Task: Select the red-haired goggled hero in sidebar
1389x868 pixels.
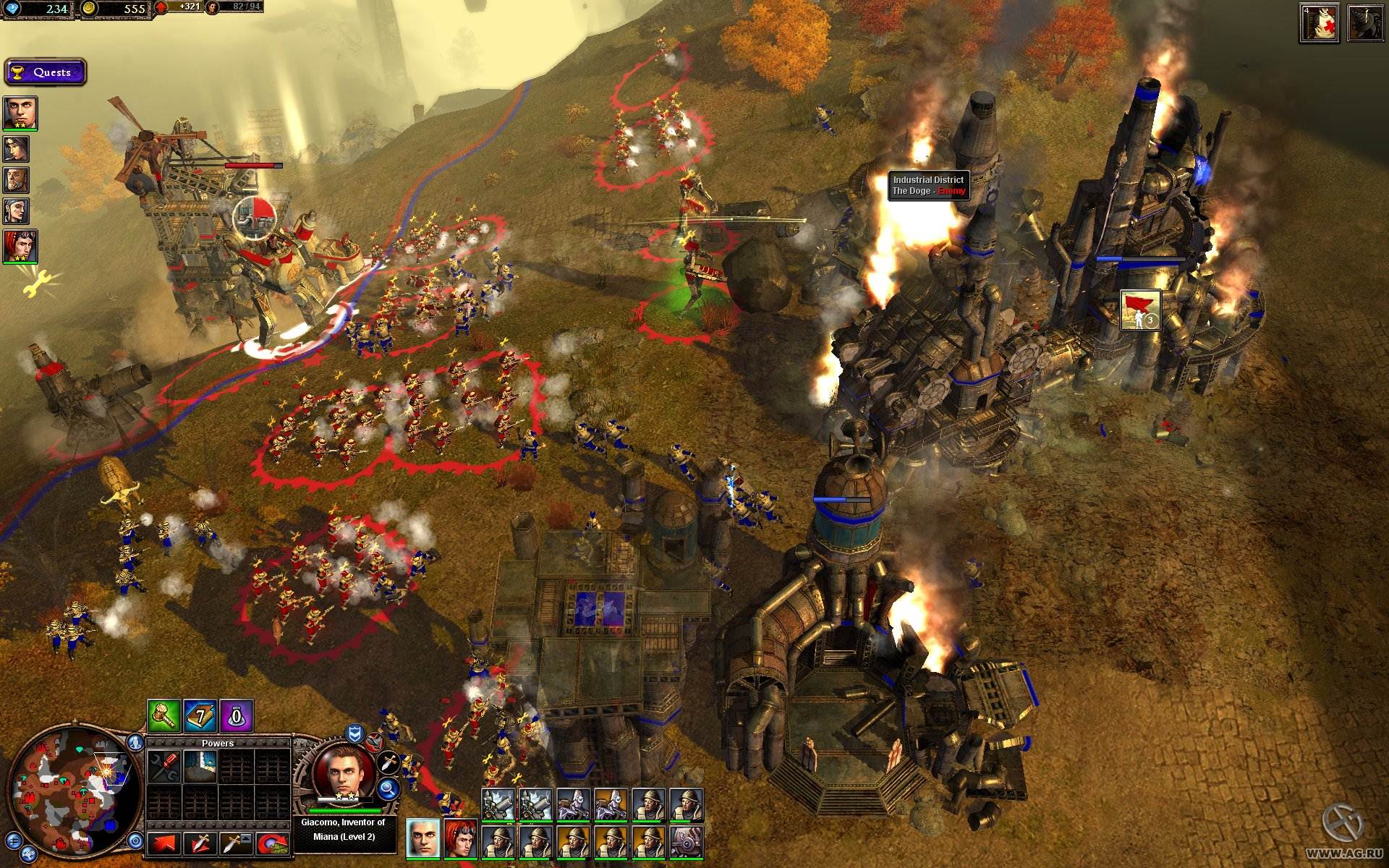Action: 19,246
